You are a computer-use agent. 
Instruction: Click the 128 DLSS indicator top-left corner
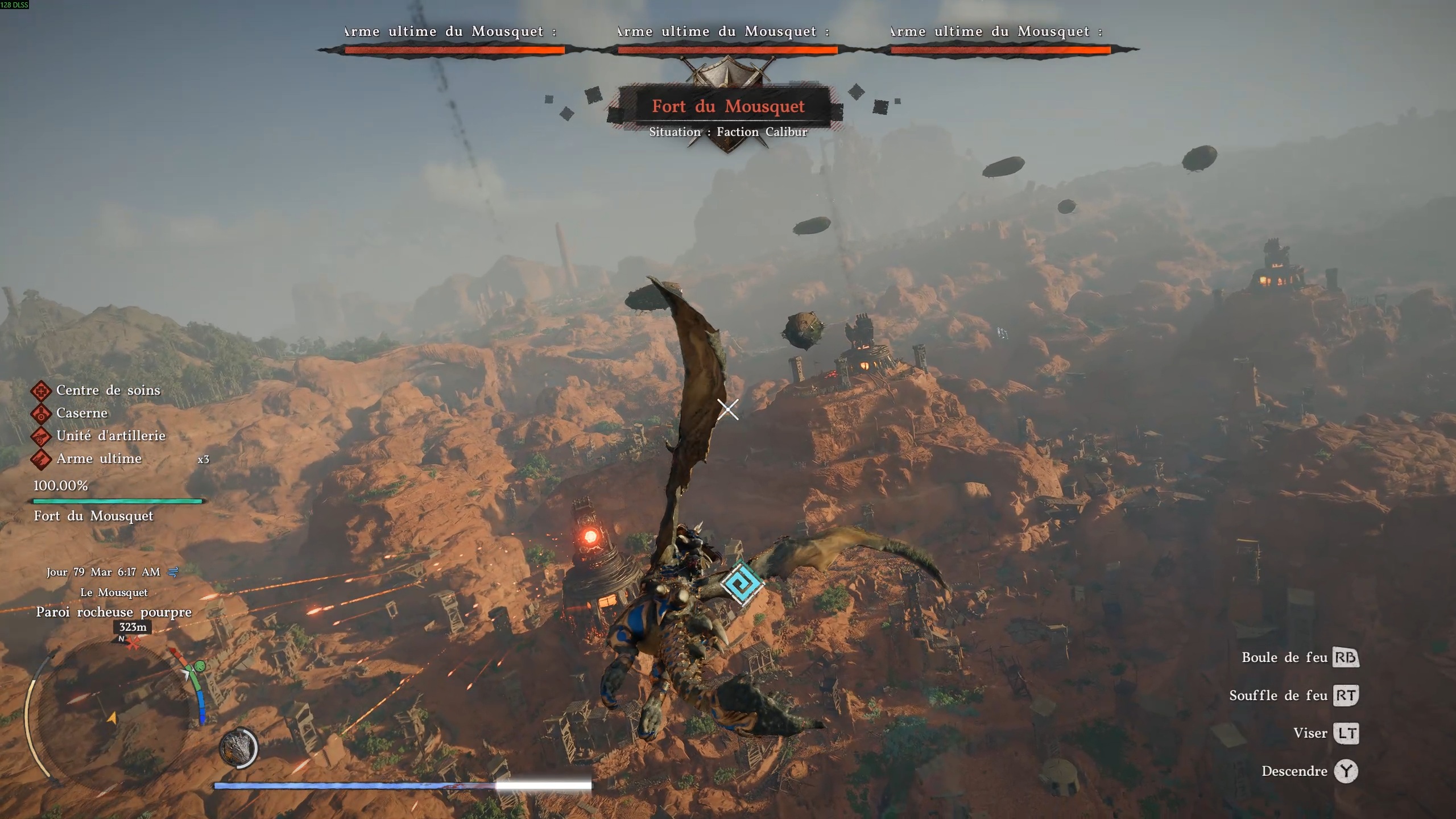pos(15,6)
